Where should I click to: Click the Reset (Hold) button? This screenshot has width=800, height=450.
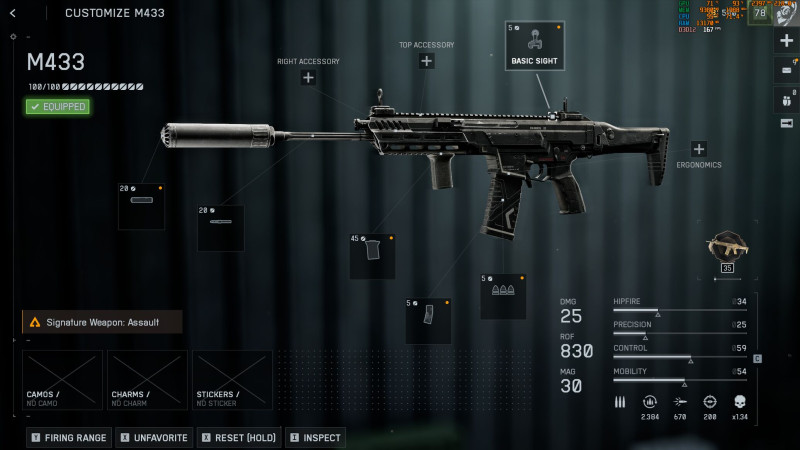240,437
